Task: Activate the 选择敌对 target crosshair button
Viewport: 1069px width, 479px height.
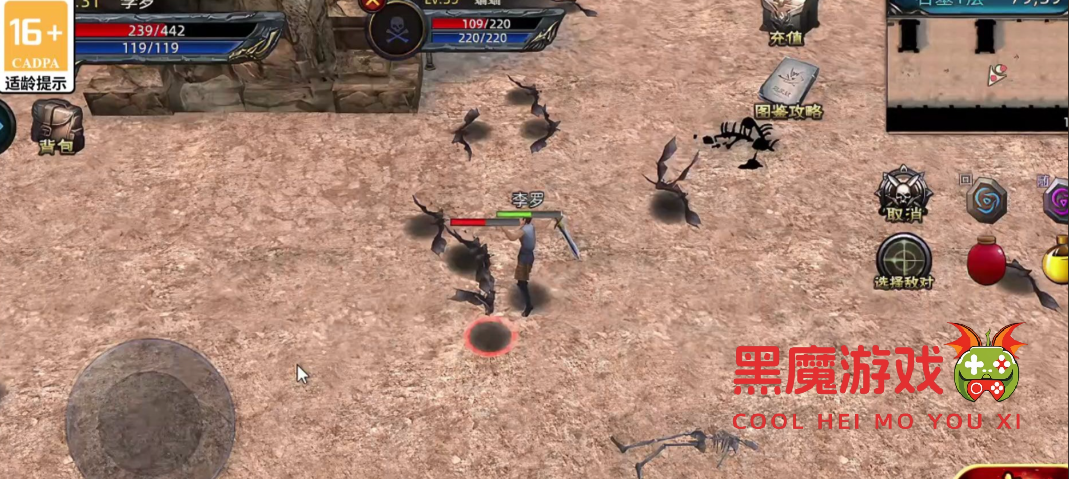Action: point(903,259)
